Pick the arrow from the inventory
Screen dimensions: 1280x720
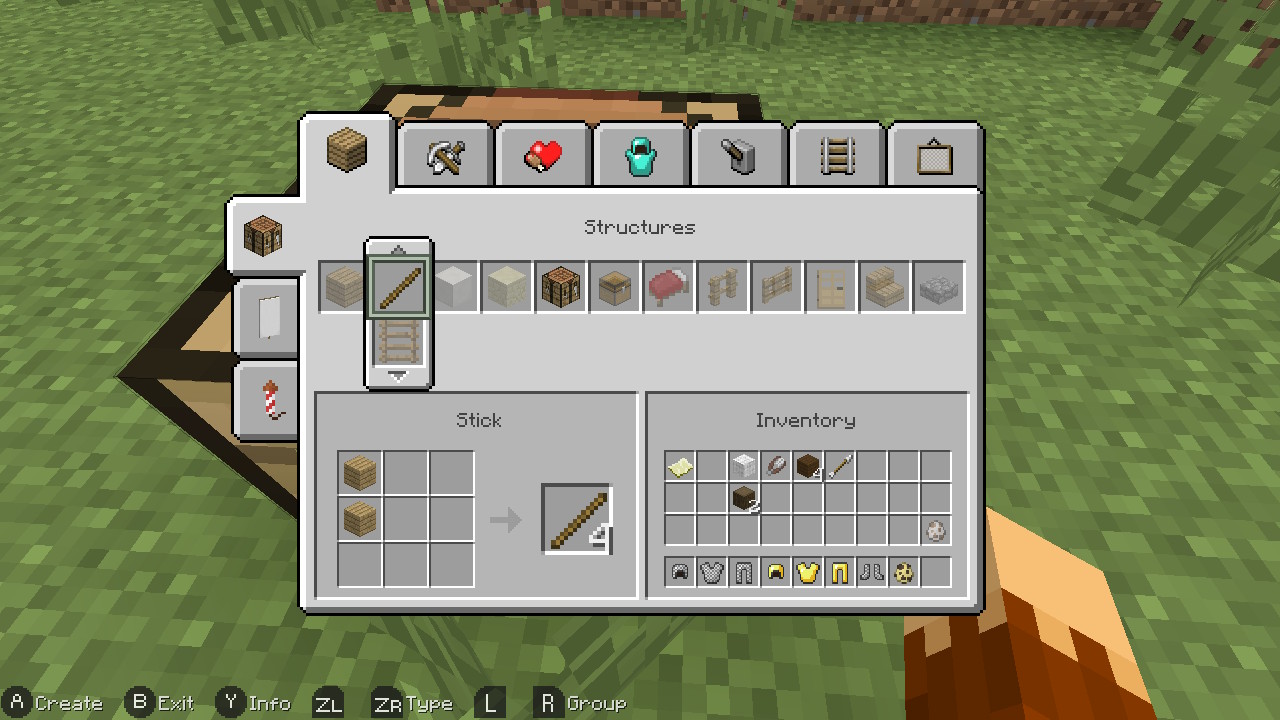click(841, 466)
